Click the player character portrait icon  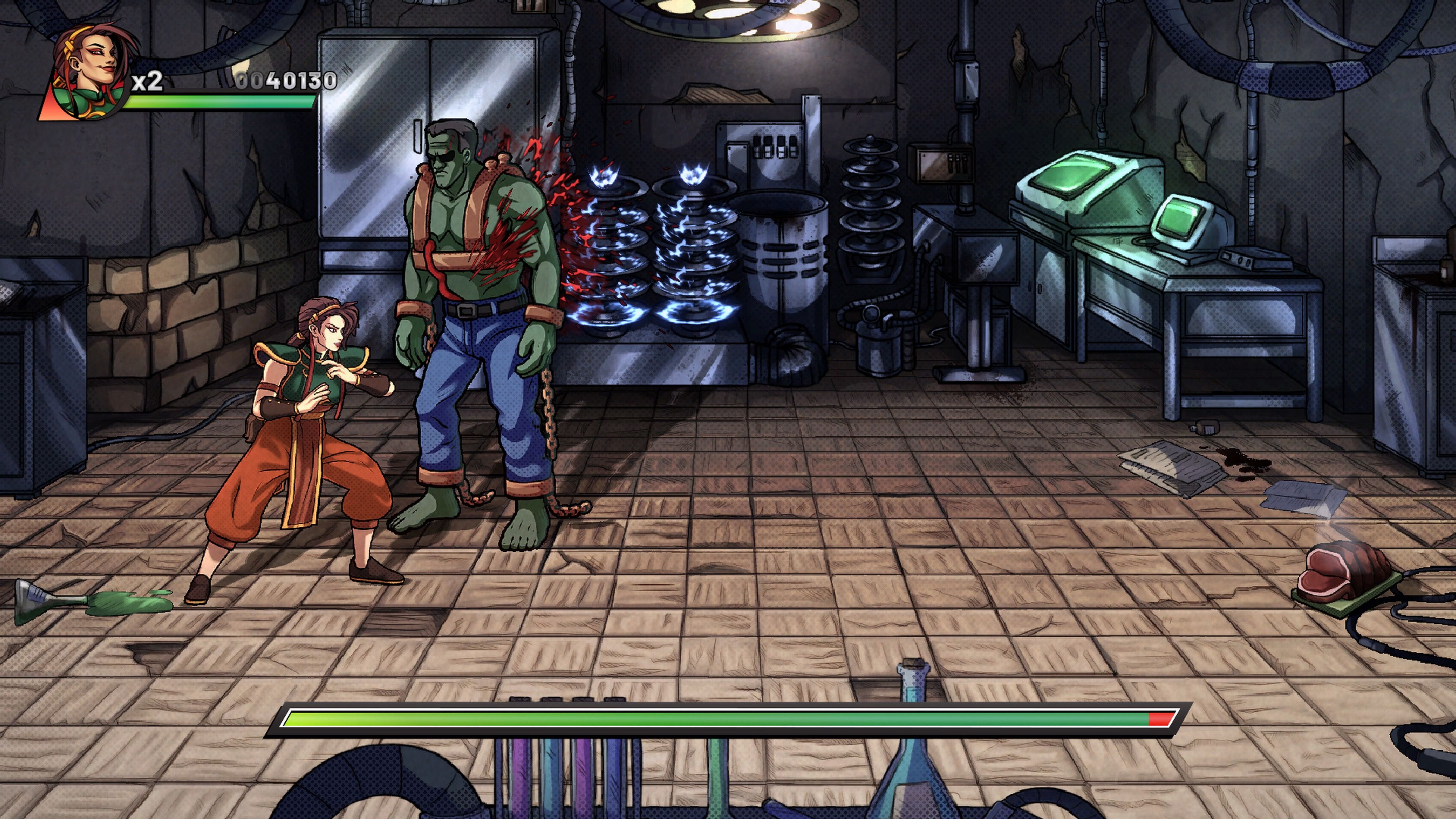(x=85, y=68)
